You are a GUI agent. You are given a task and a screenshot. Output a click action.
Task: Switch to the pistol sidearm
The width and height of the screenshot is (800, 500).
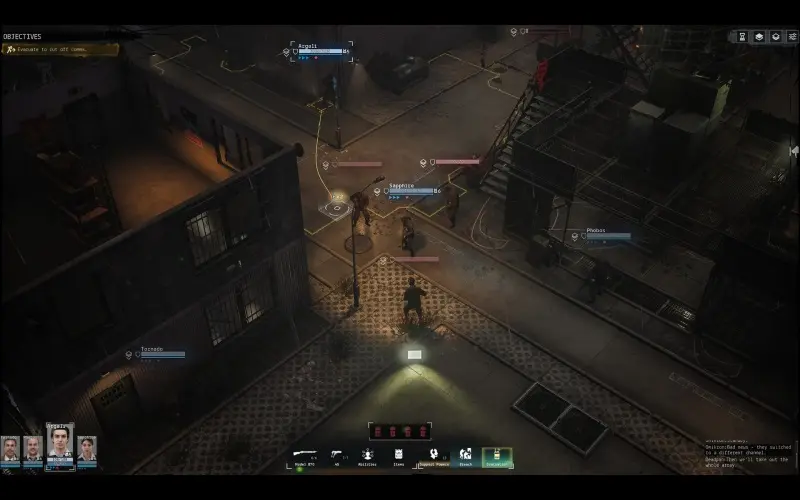[x=338, y=456]
